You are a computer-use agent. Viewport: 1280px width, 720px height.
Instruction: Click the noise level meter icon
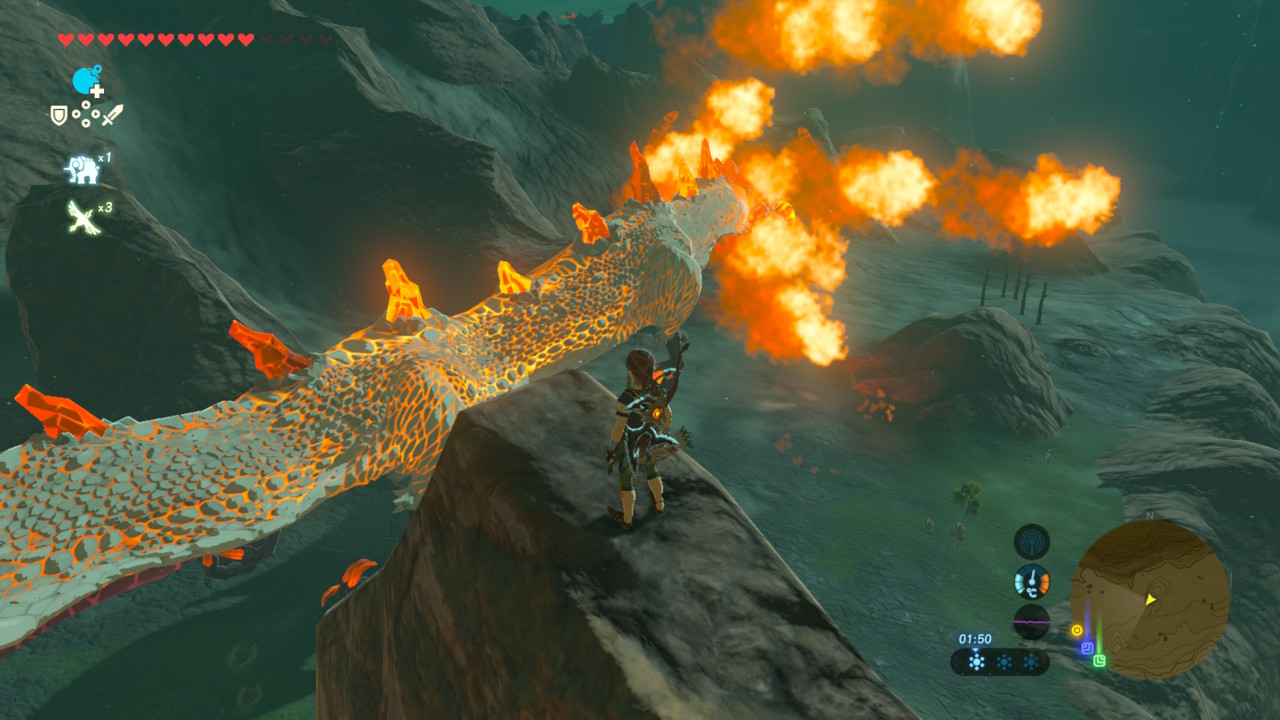click(x=1031, y=621)
